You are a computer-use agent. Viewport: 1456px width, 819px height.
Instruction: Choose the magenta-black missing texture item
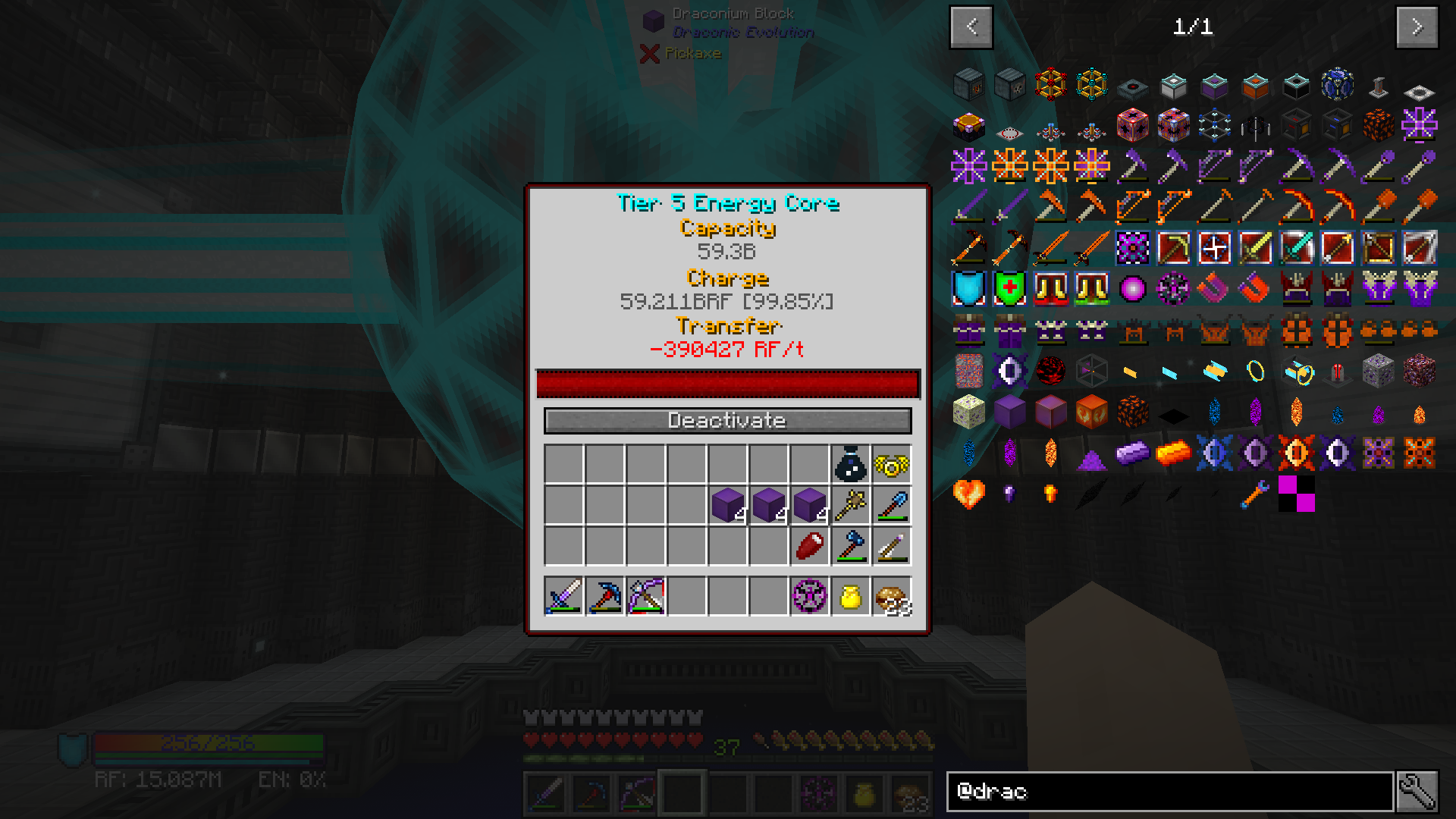pyautogui.click(x=1297, y=494)
